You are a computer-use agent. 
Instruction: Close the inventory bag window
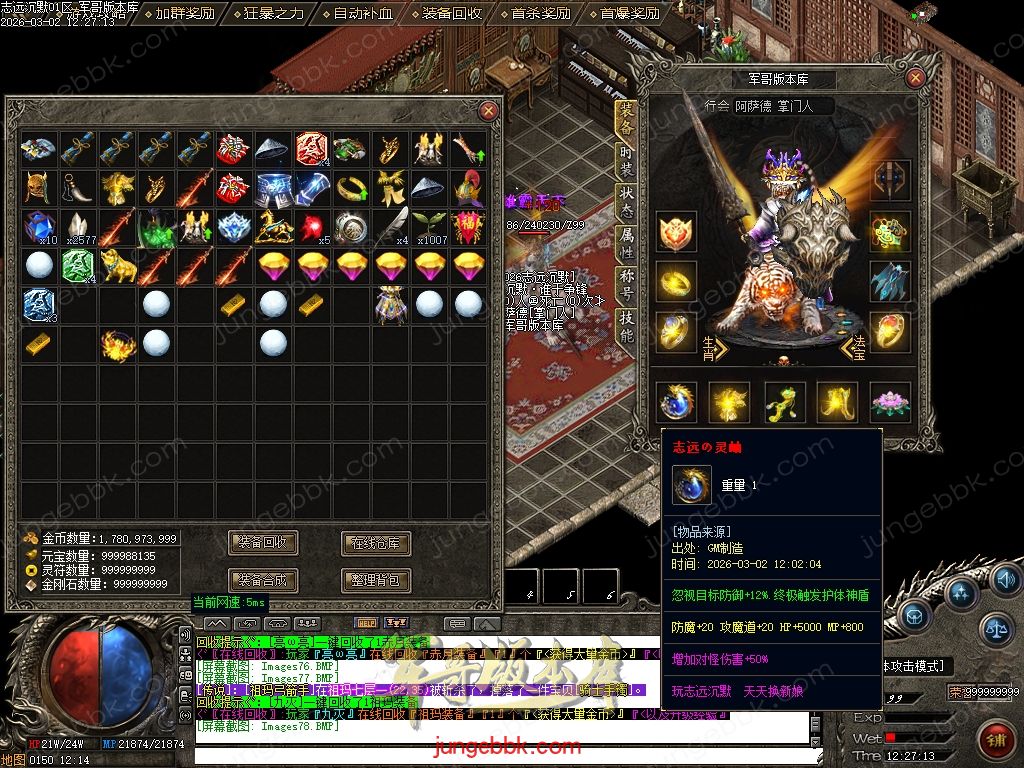488,111
